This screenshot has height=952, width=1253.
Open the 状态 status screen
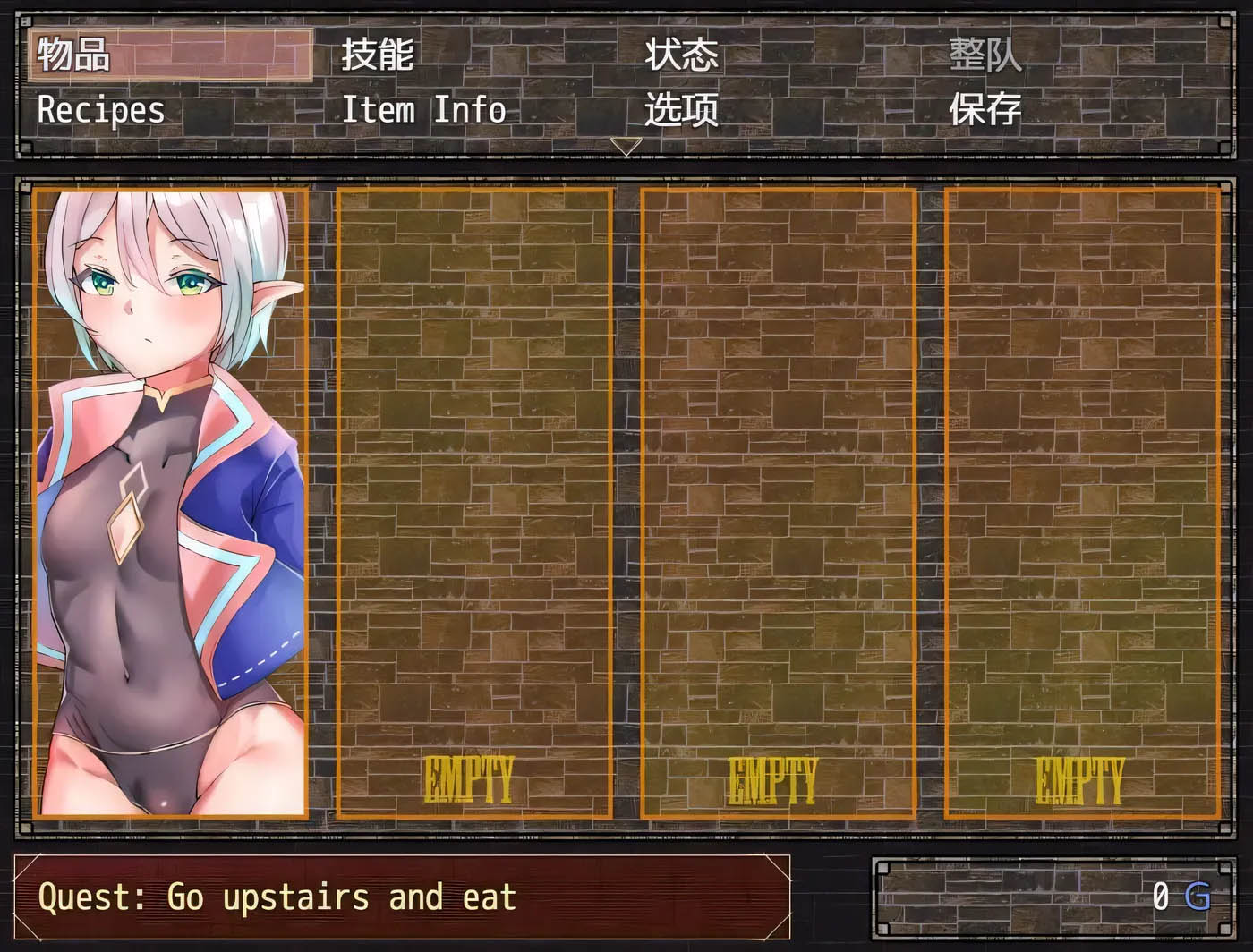tap(680, 55)
